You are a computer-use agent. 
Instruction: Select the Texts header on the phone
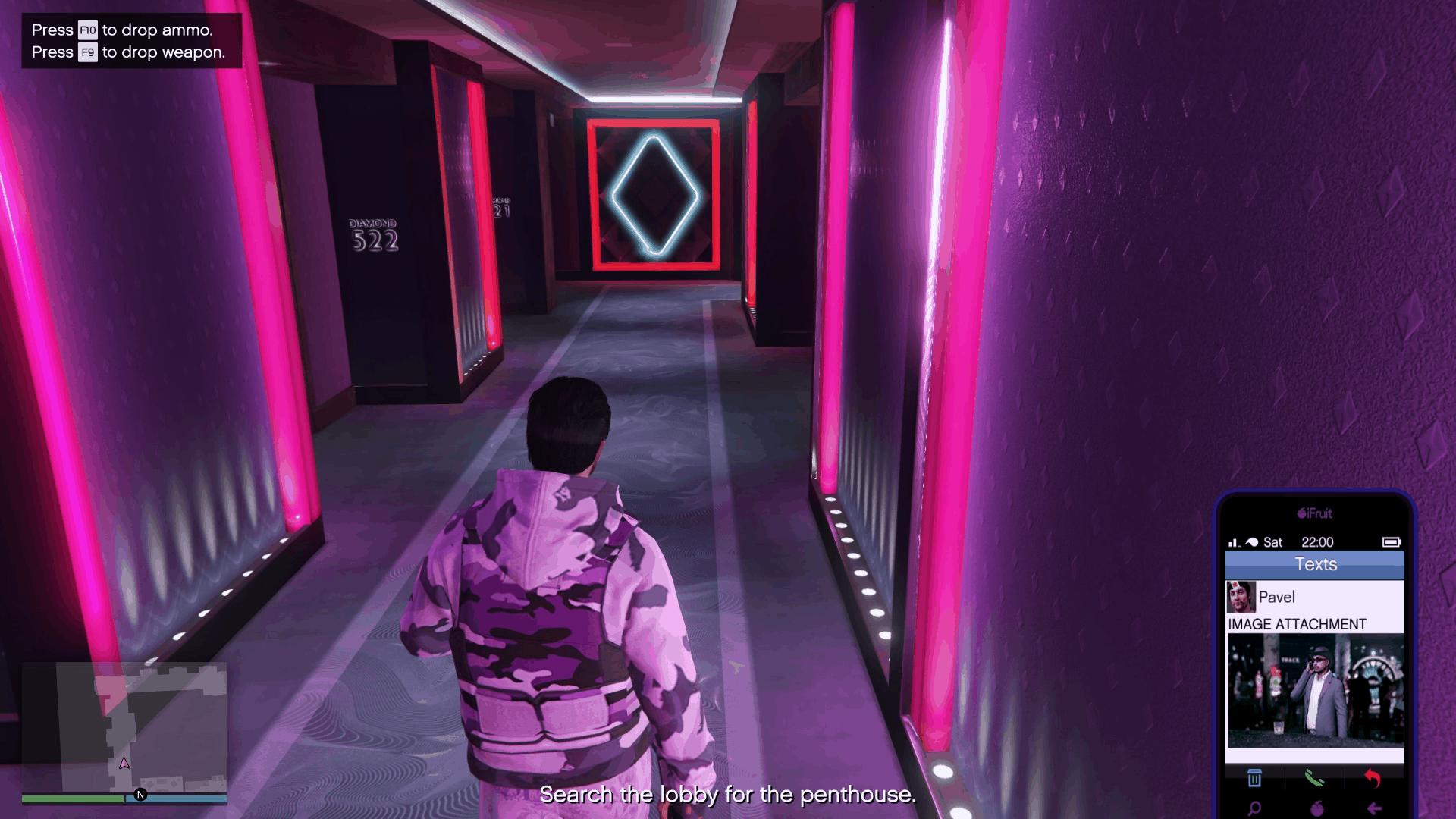pos(1315,564)
